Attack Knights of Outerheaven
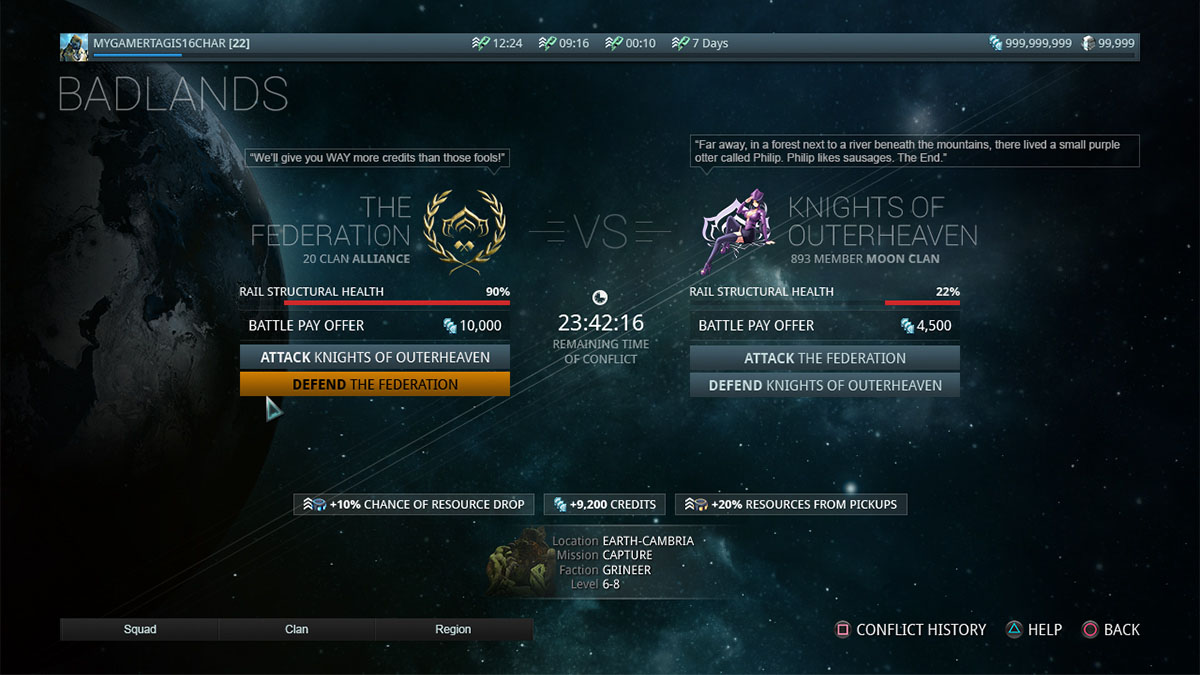 374,357
